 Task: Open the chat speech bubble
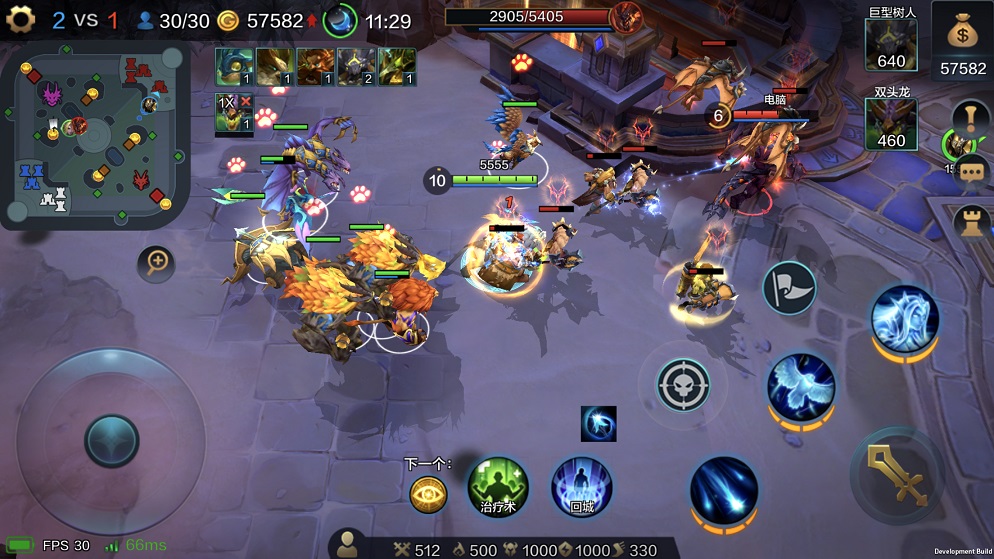(970, 171)
